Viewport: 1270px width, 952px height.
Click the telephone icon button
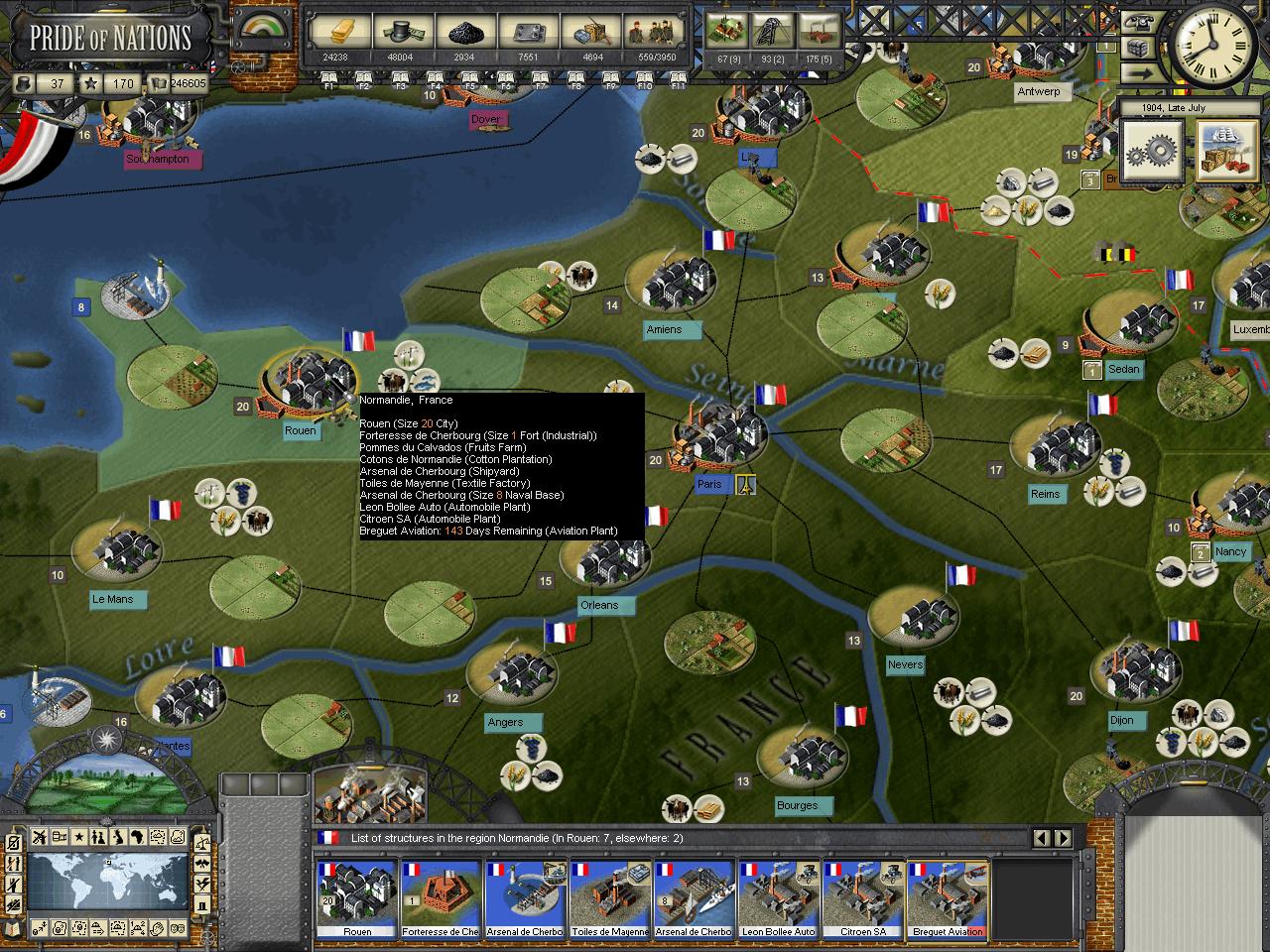1141,23
